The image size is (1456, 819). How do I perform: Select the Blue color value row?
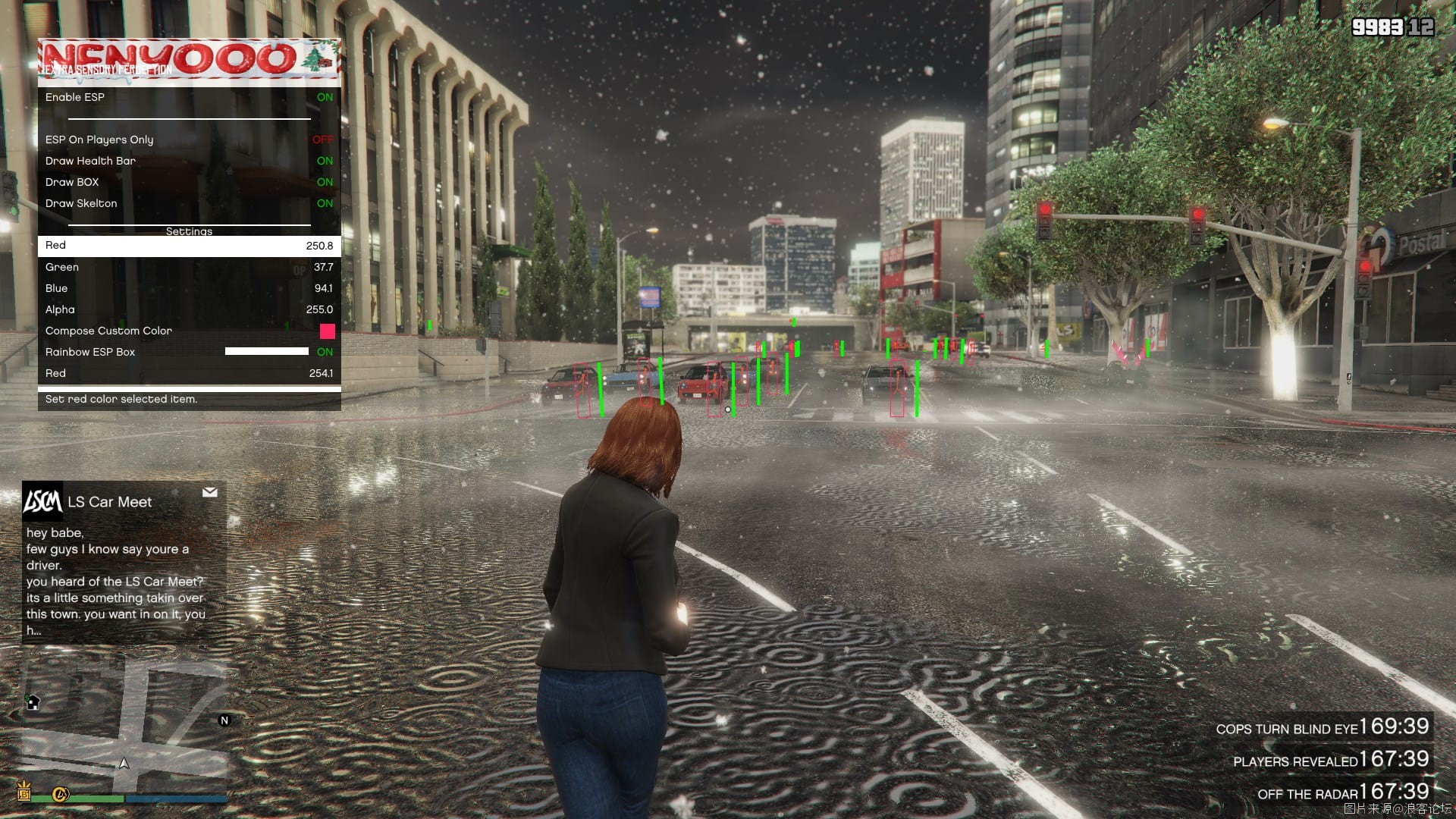click(x=189, y=288)
